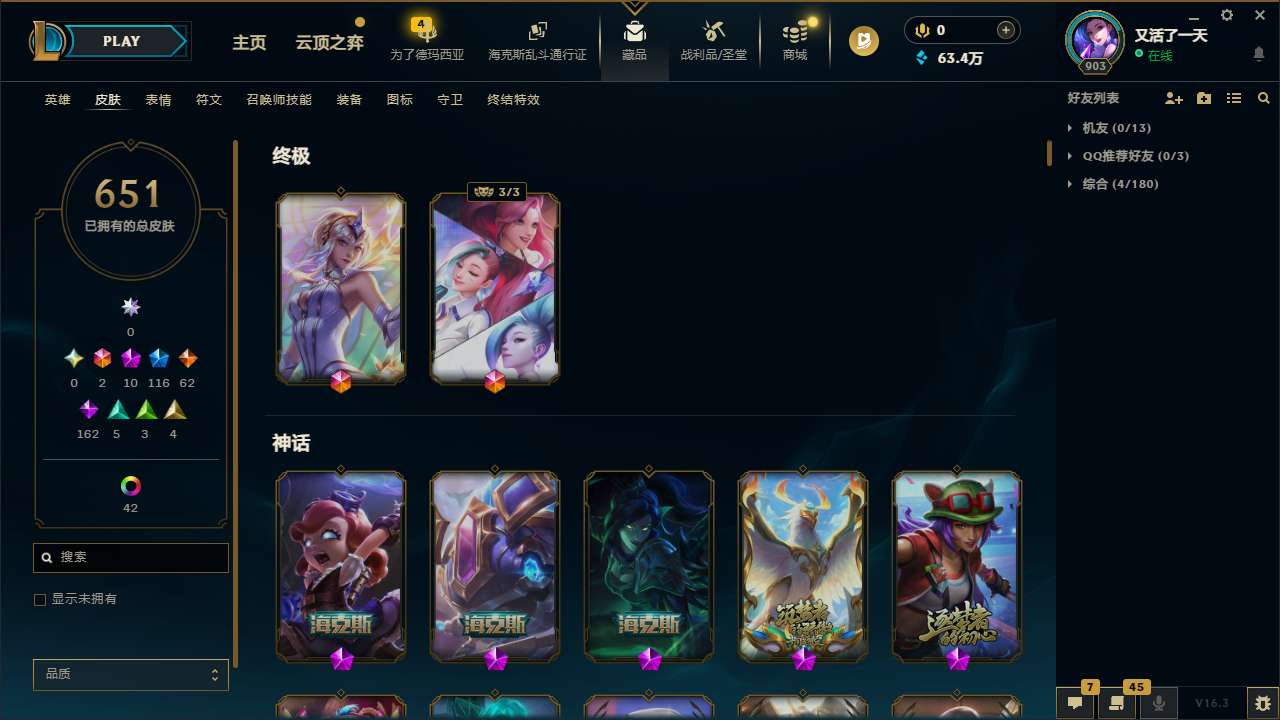Click the PLAY button
This screenshot has width=1280, height=720.
(121, 41)
